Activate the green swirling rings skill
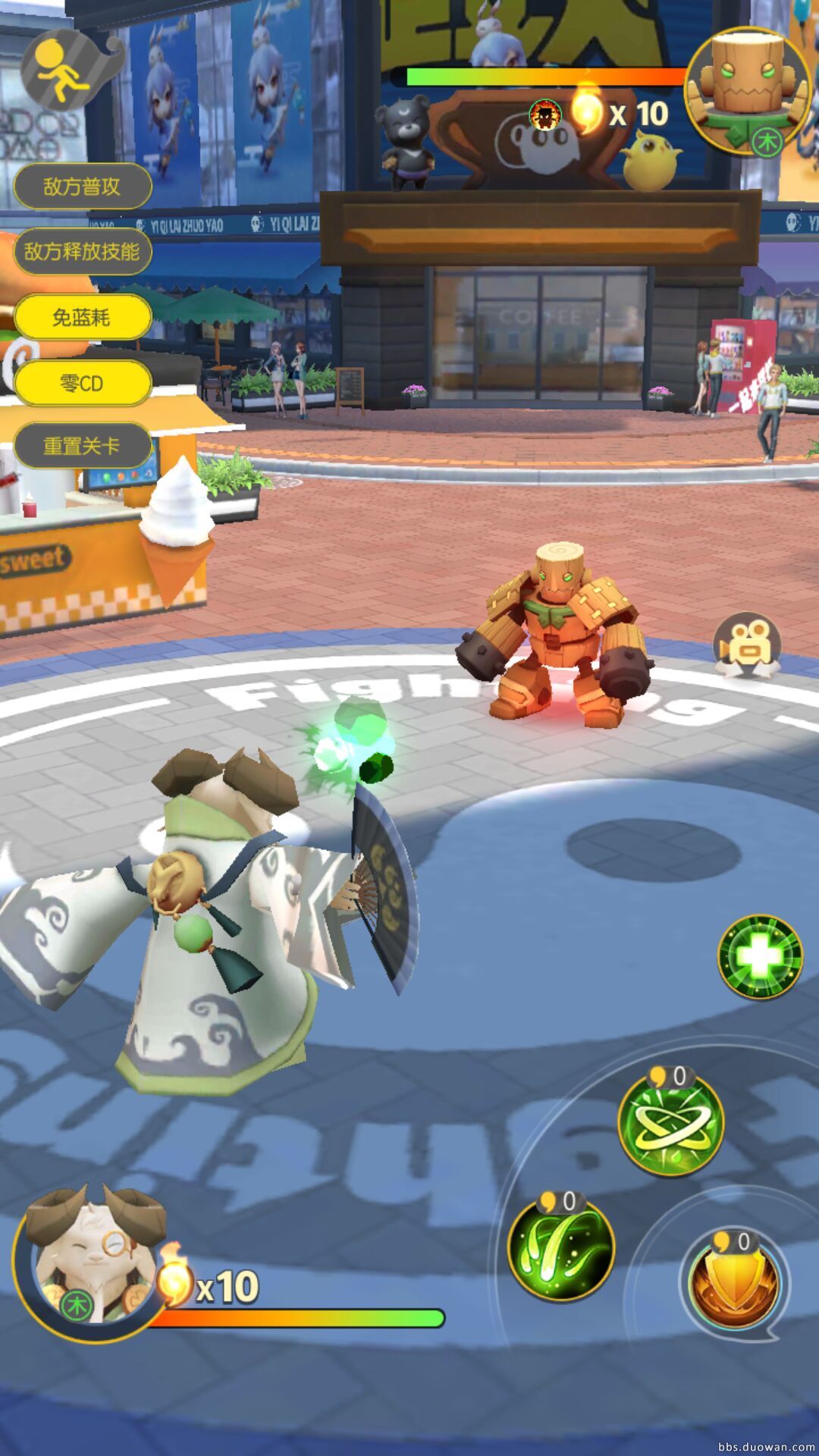The width and height of the screenshot is (819, 1456). click(x=670, y=1125)
